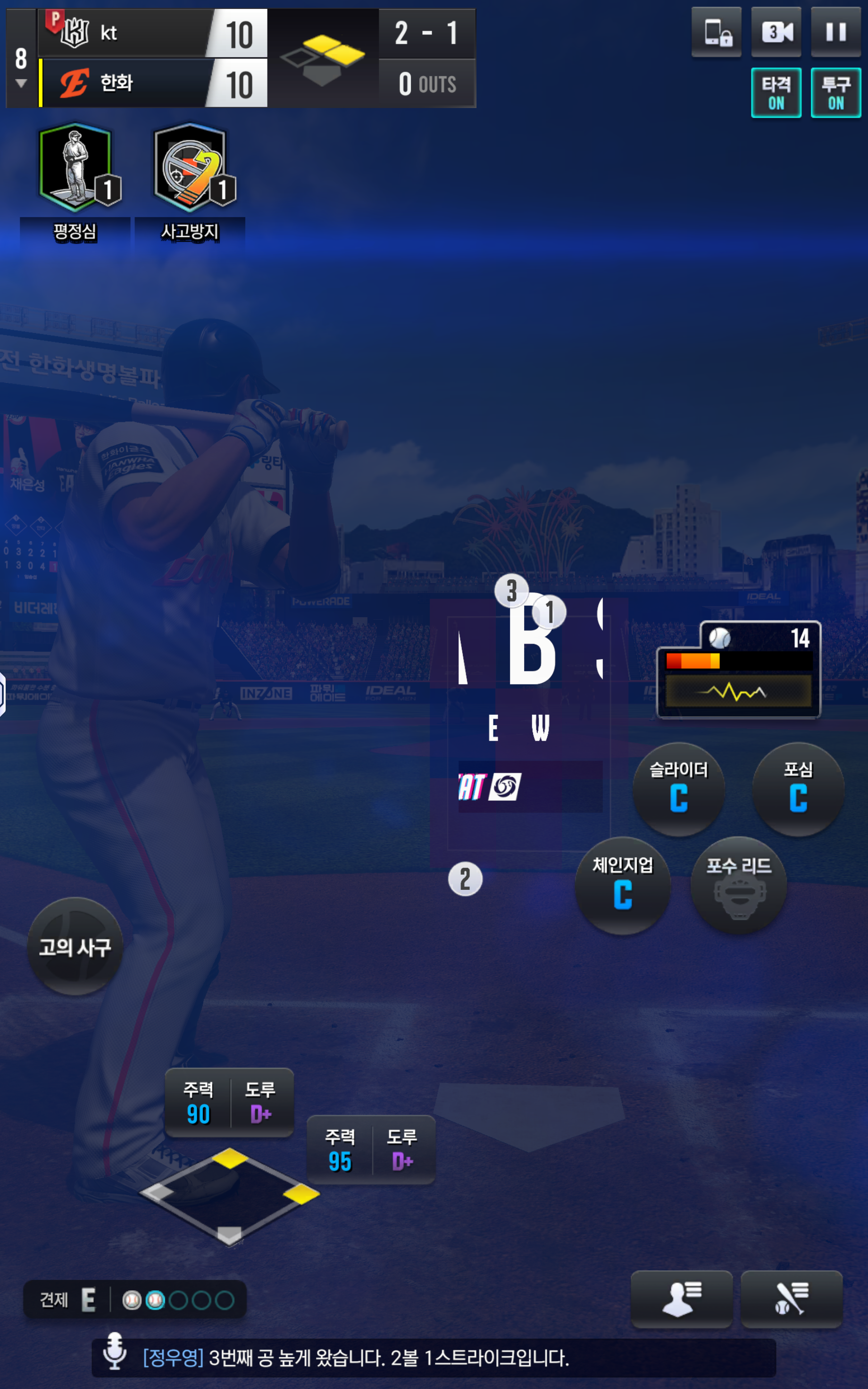
Task: Expand the inning 8 dropdown arrow
Action: [x=21, y=84]
